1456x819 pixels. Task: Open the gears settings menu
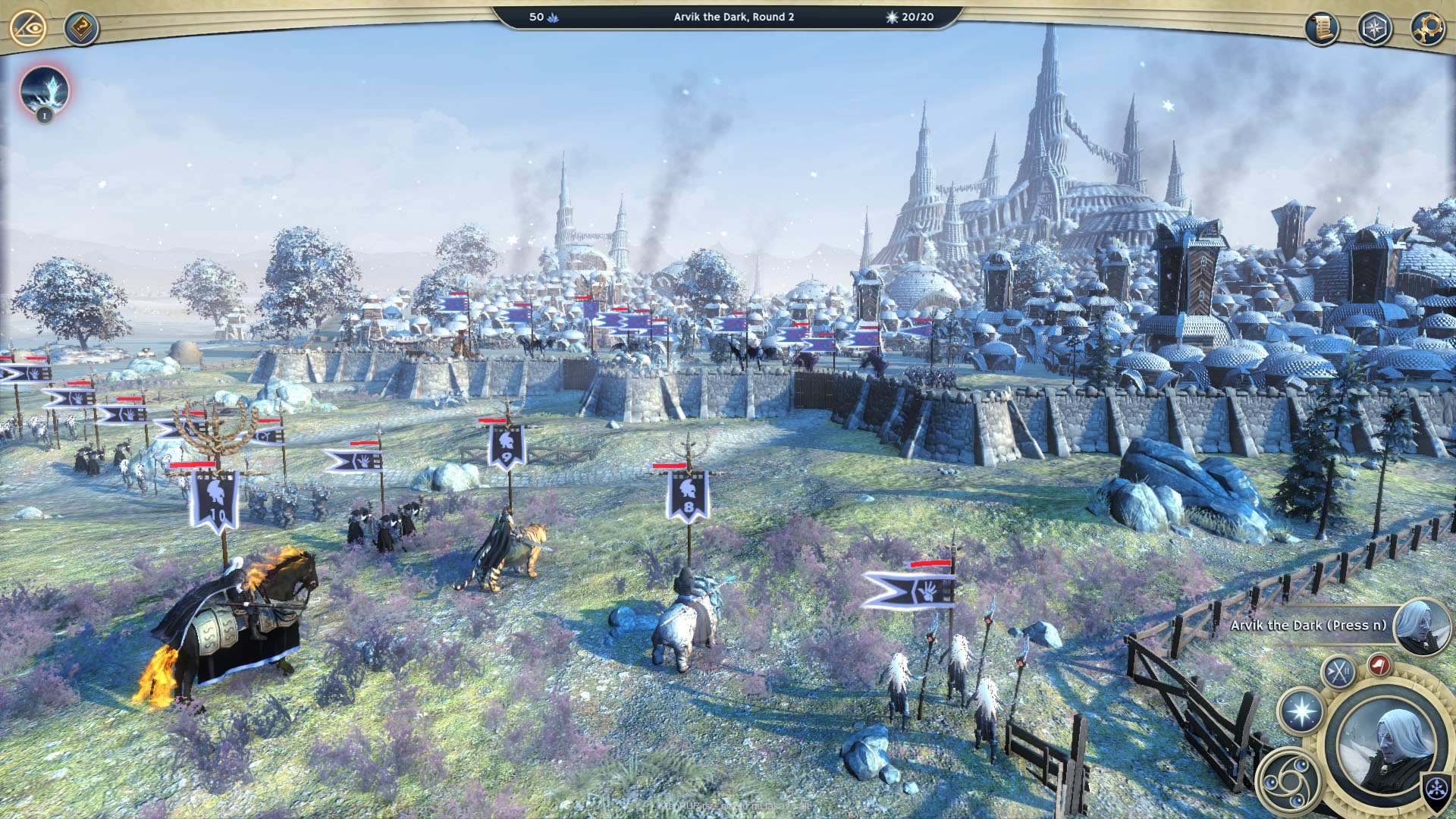pos(1426,29)
